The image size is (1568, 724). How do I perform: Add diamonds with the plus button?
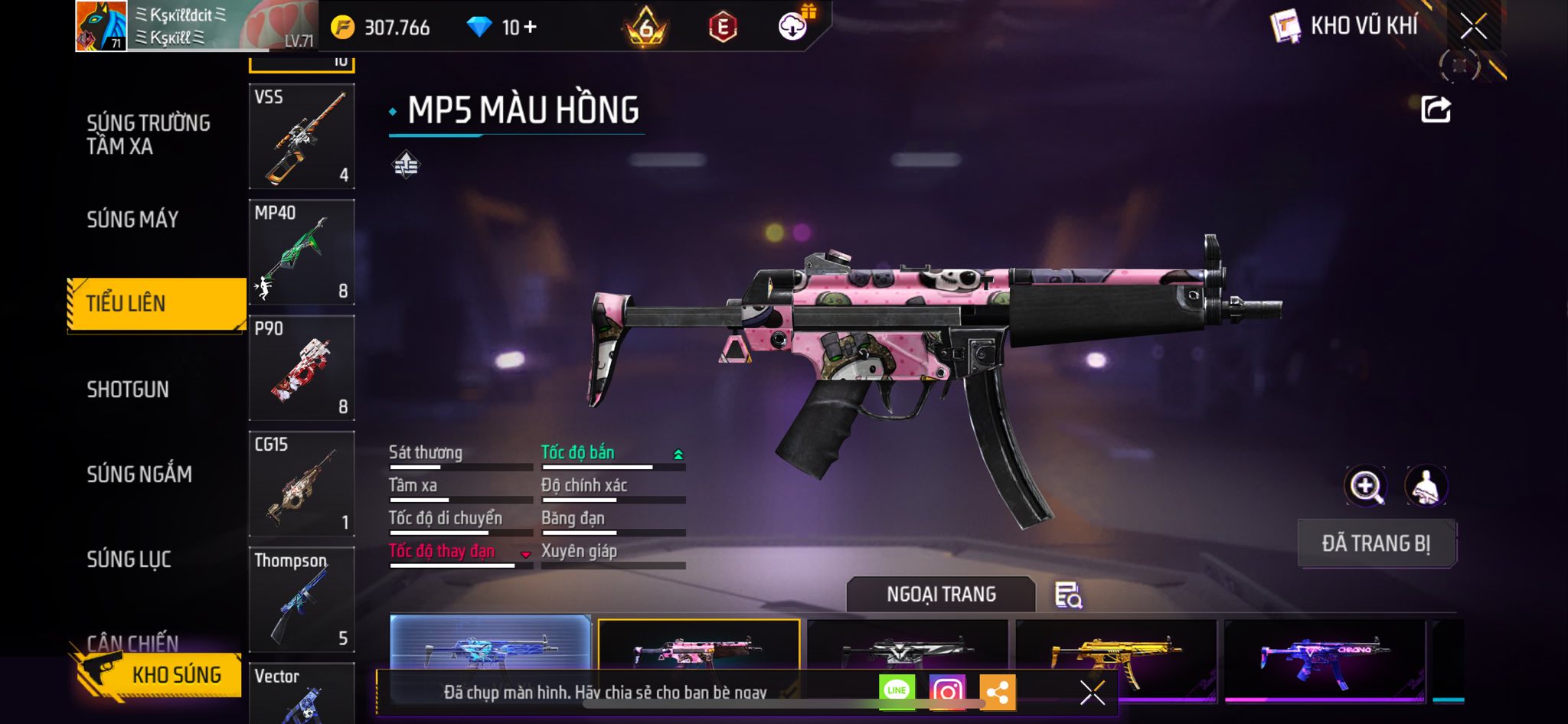(530, 28)
